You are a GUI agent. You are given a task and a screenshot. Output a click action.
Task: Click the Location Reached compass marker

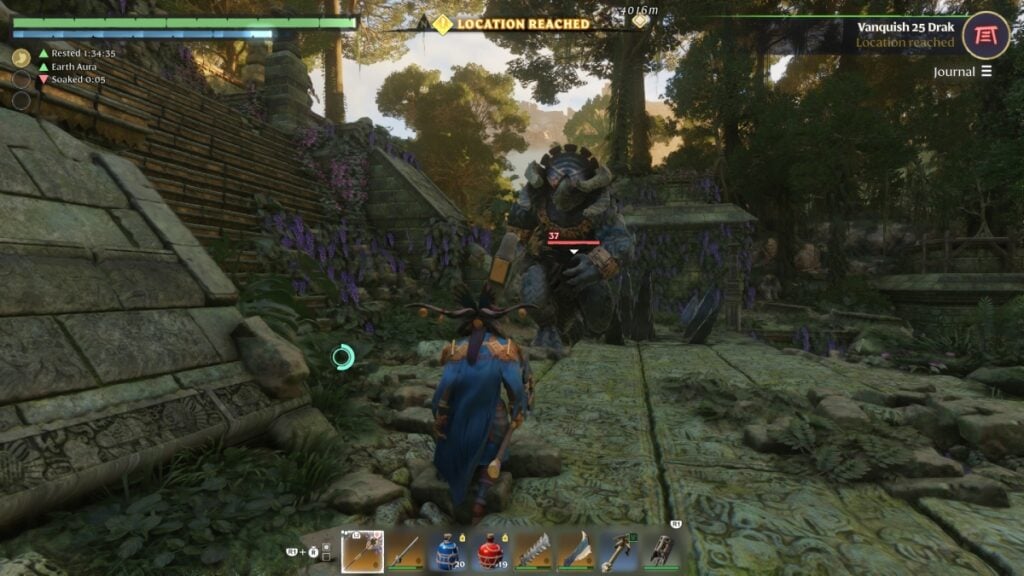click(442, 24)
